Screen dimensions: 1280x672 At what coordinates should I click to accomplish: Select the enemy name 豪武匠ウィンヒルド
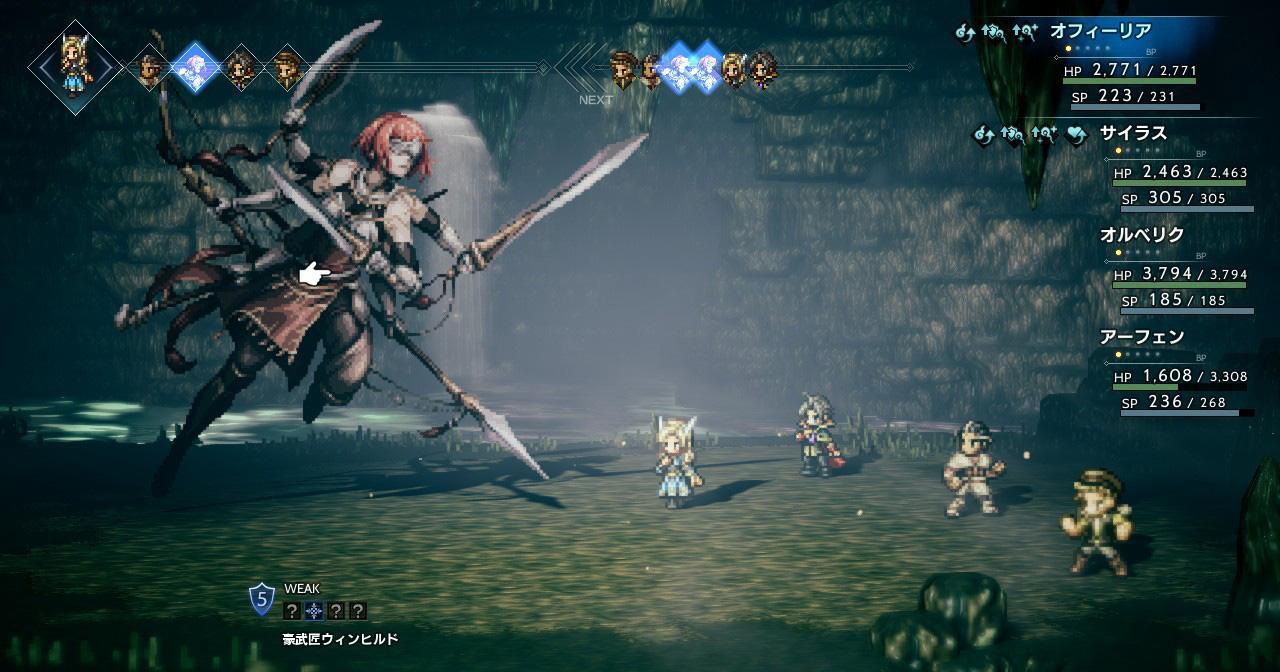coord(340,639)
